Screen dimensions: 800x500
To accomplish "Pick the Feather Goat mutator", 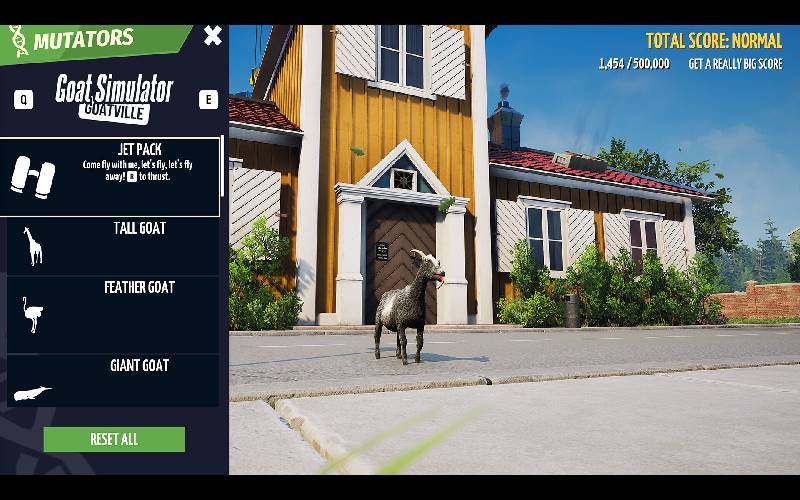I will [x=112, y=315].
